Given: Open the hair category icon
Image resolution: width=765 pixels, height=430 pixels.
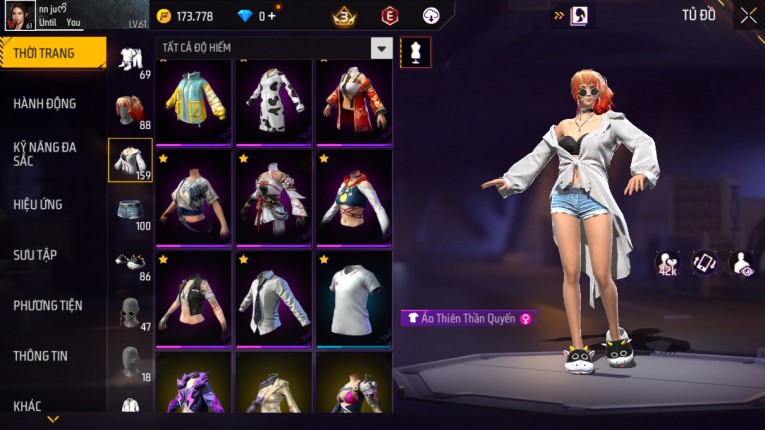Looking at the screenshot, I should [130, 108].
